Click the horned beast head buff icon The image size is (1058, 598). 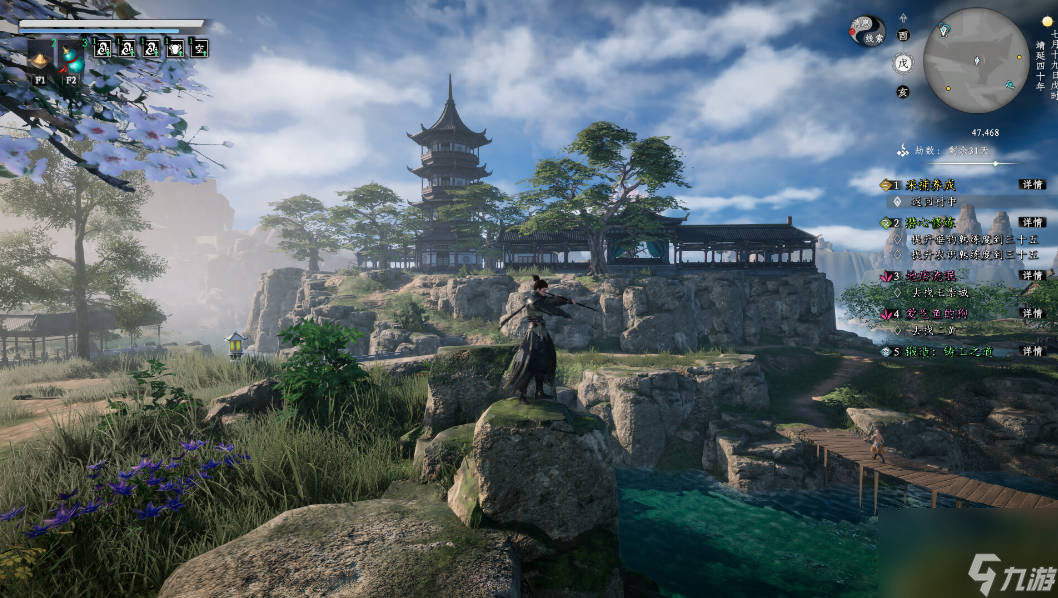pos(175,46)
